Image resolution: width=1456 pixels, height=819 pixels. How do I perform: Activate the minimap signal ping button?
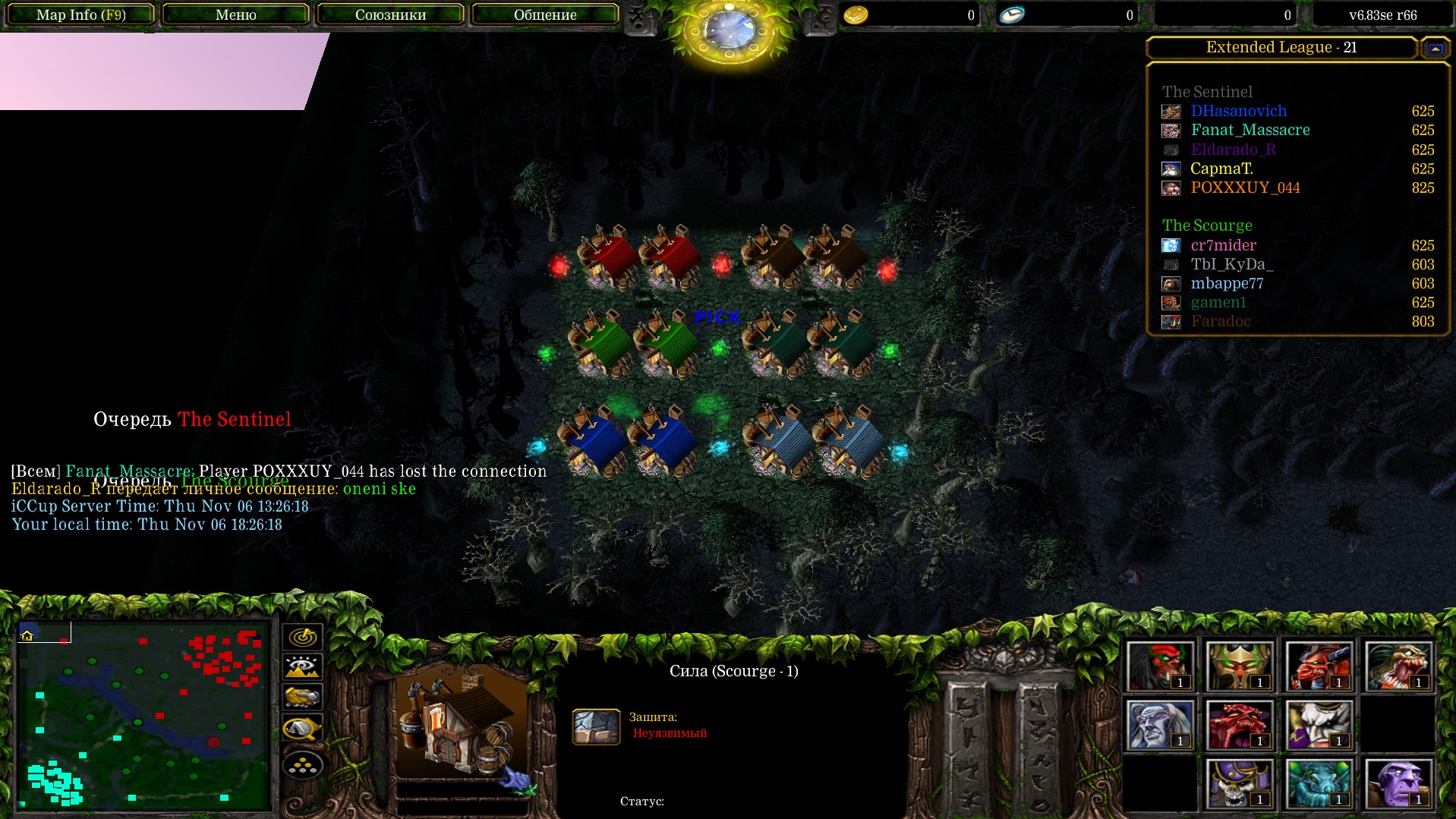[302, 637]
